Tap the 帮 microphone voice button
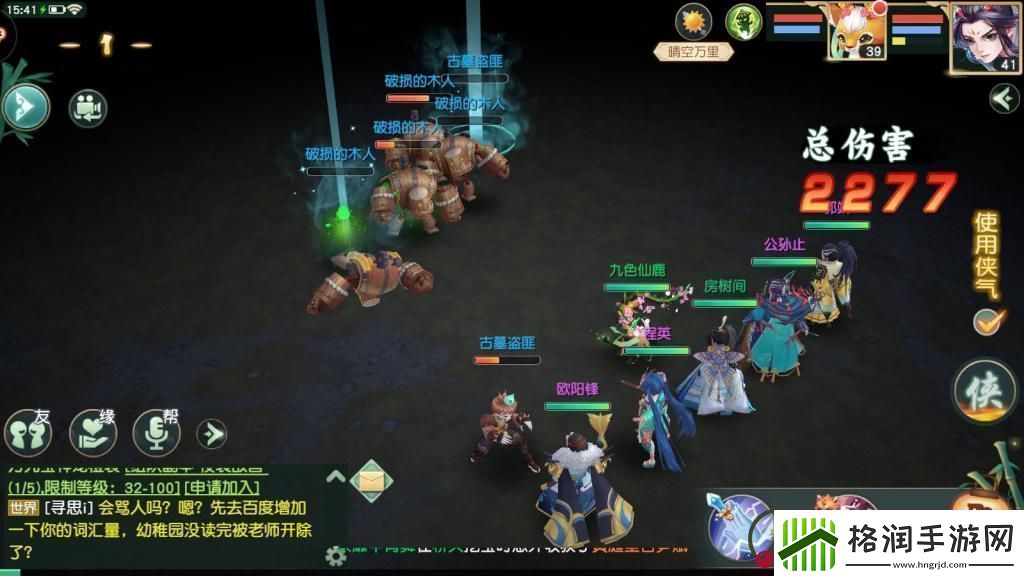The image size is (1024, 576). [157, 432]
